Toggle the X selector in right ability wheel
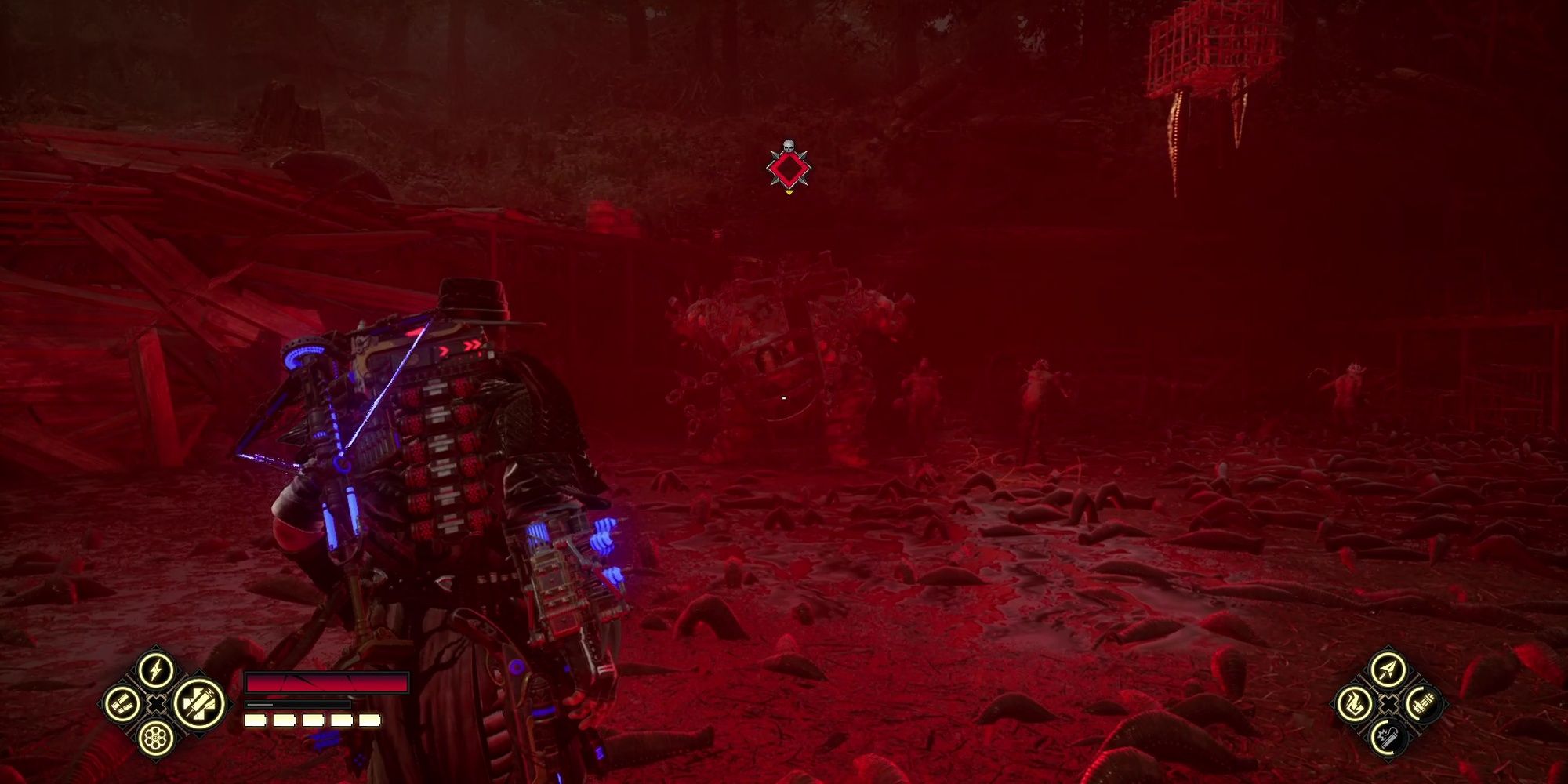The width and height of the screenshot is (1568, 784). click(1388, 704)
